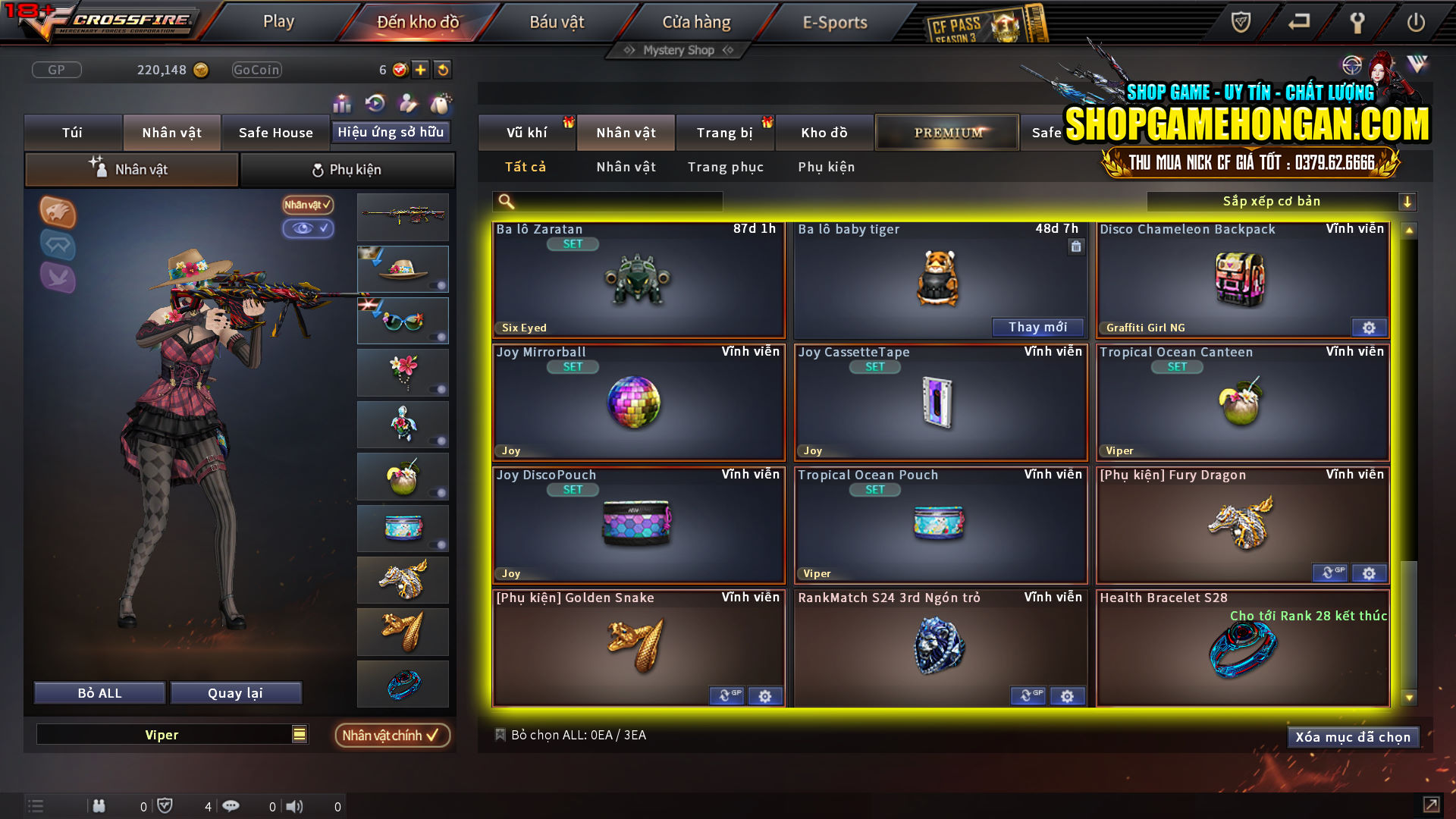Image resolution: width=1456 pixels, height=819 pixels.
Task: Open the stats ranking icon above Hiệu ứng sở hữu
Action: point(342,104)
